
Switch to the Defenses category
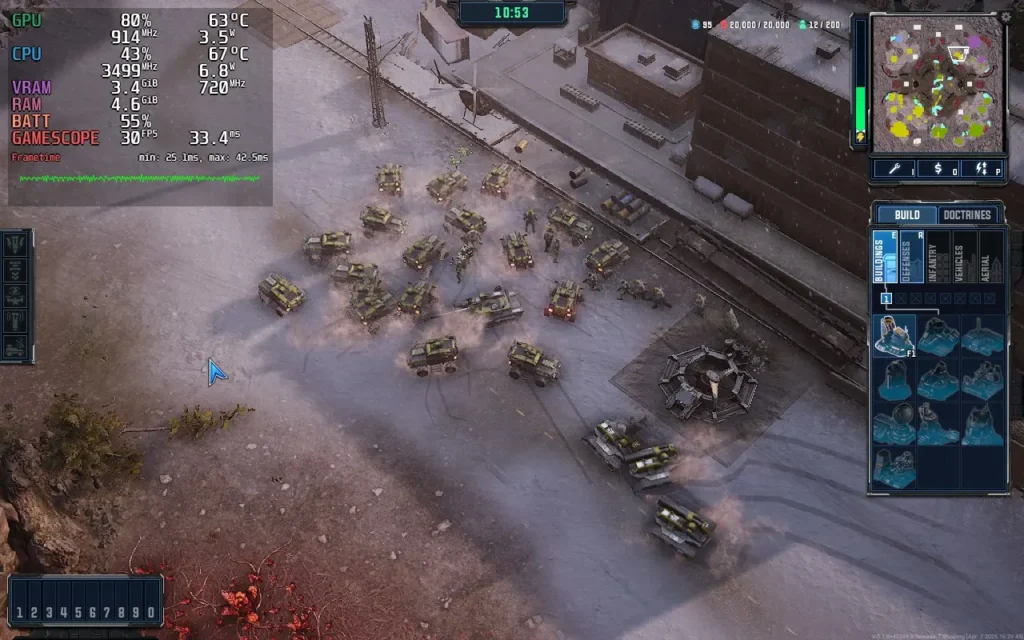tap(910, 257)
